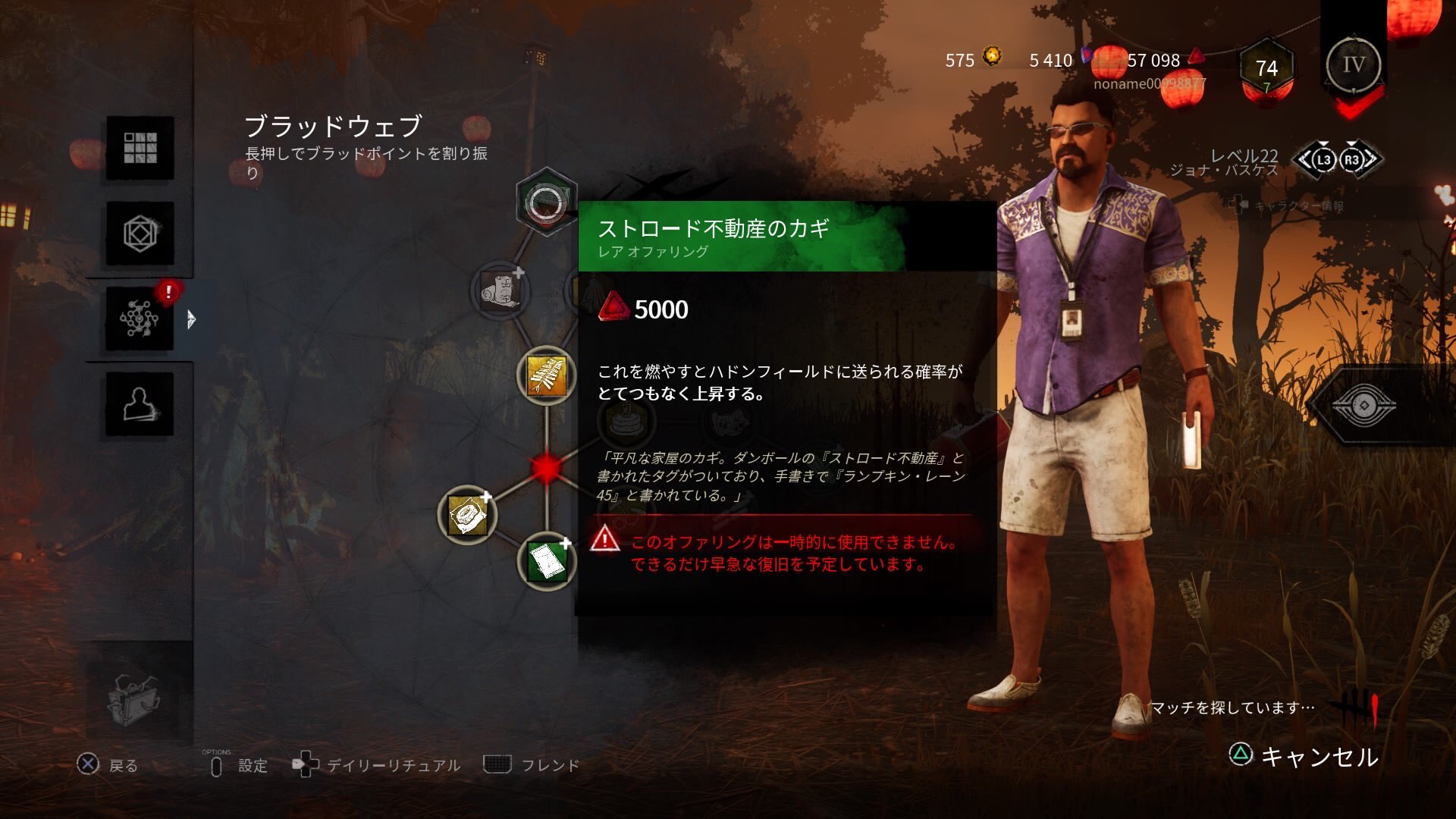The width and height of the screenshot is (1456, 819).
Task: Open the hexagonal store icon in the left sidebar
Action: 139,235
